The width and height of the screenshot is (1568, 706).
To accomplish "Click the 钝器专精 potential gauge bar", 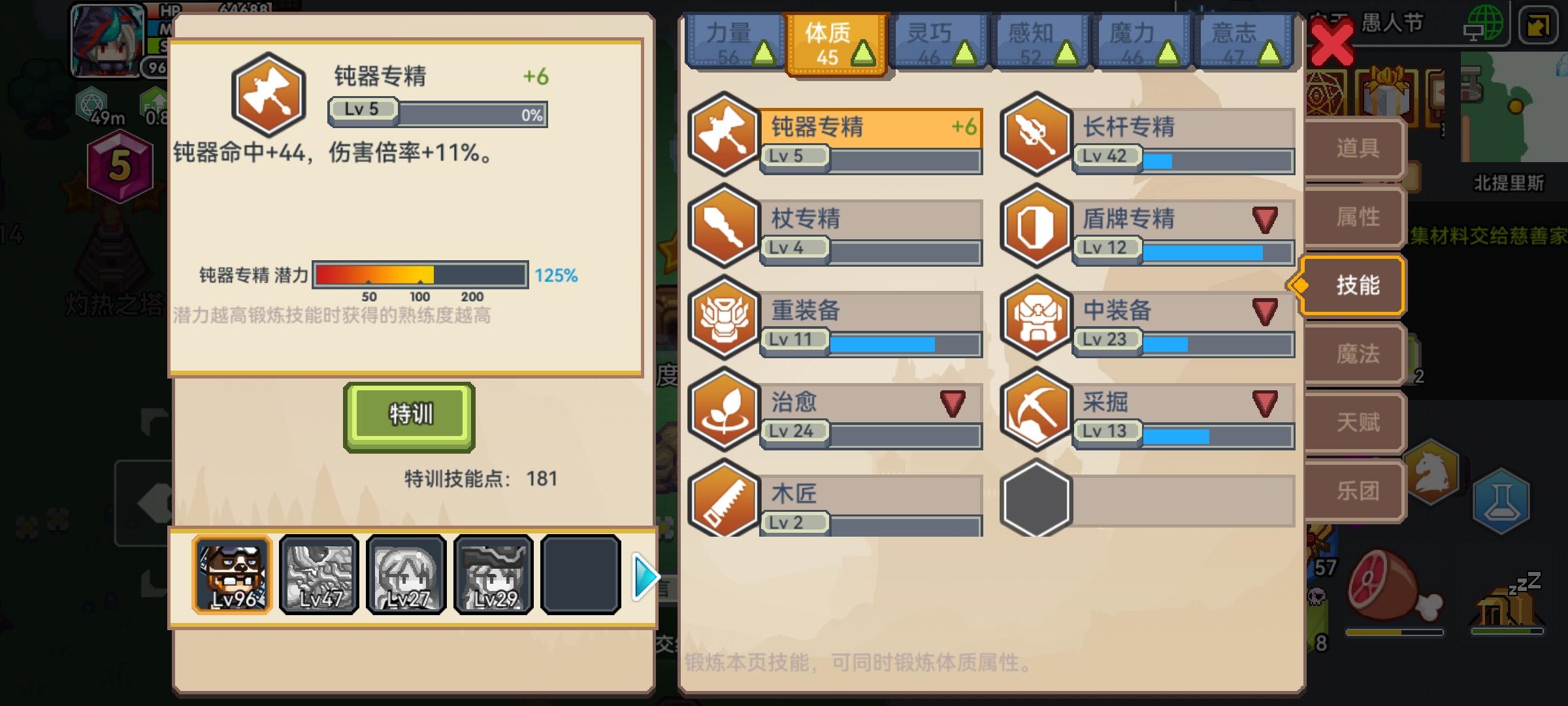I will (x=420, y=275).
